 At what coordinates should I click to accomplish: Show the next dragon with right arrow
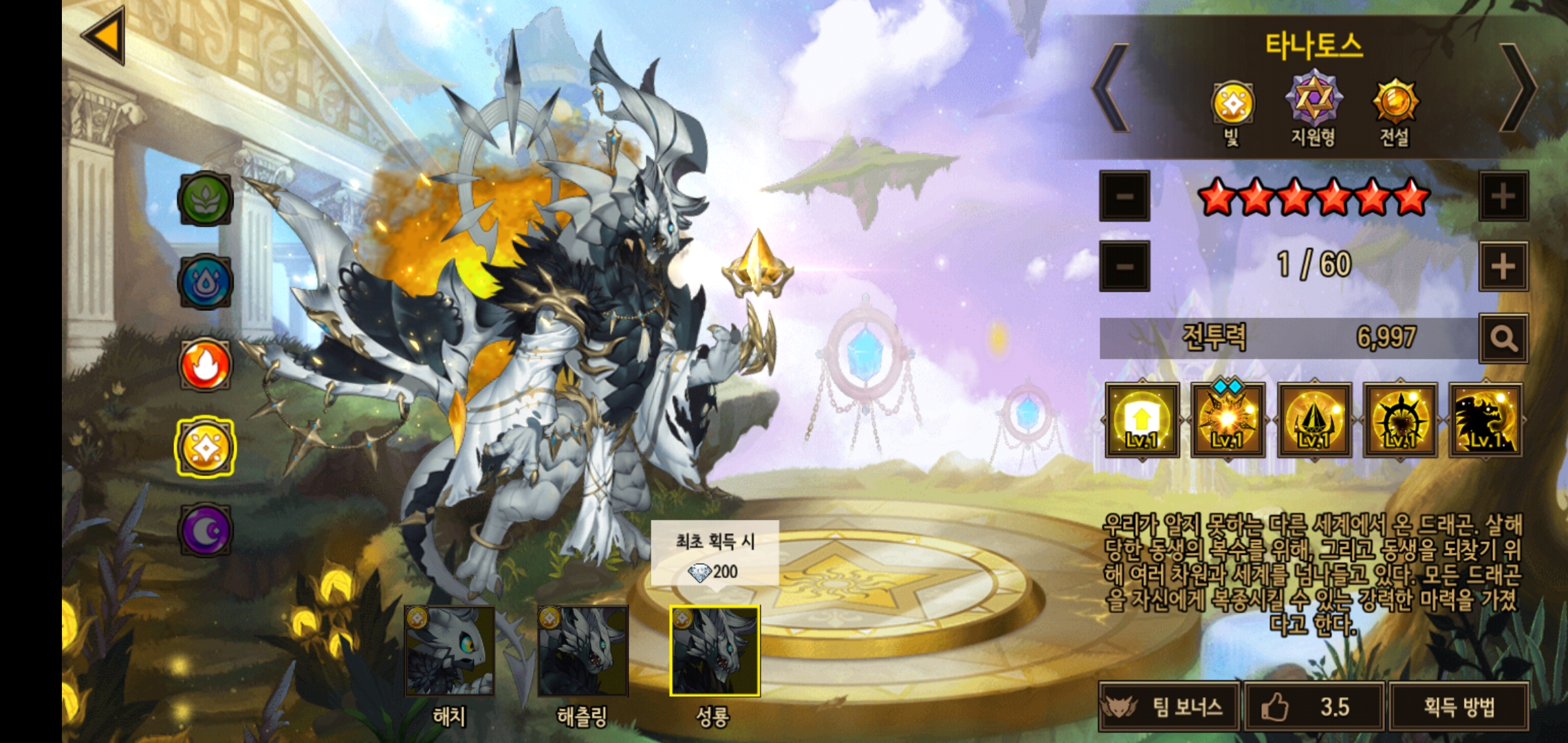[1518, 88]
